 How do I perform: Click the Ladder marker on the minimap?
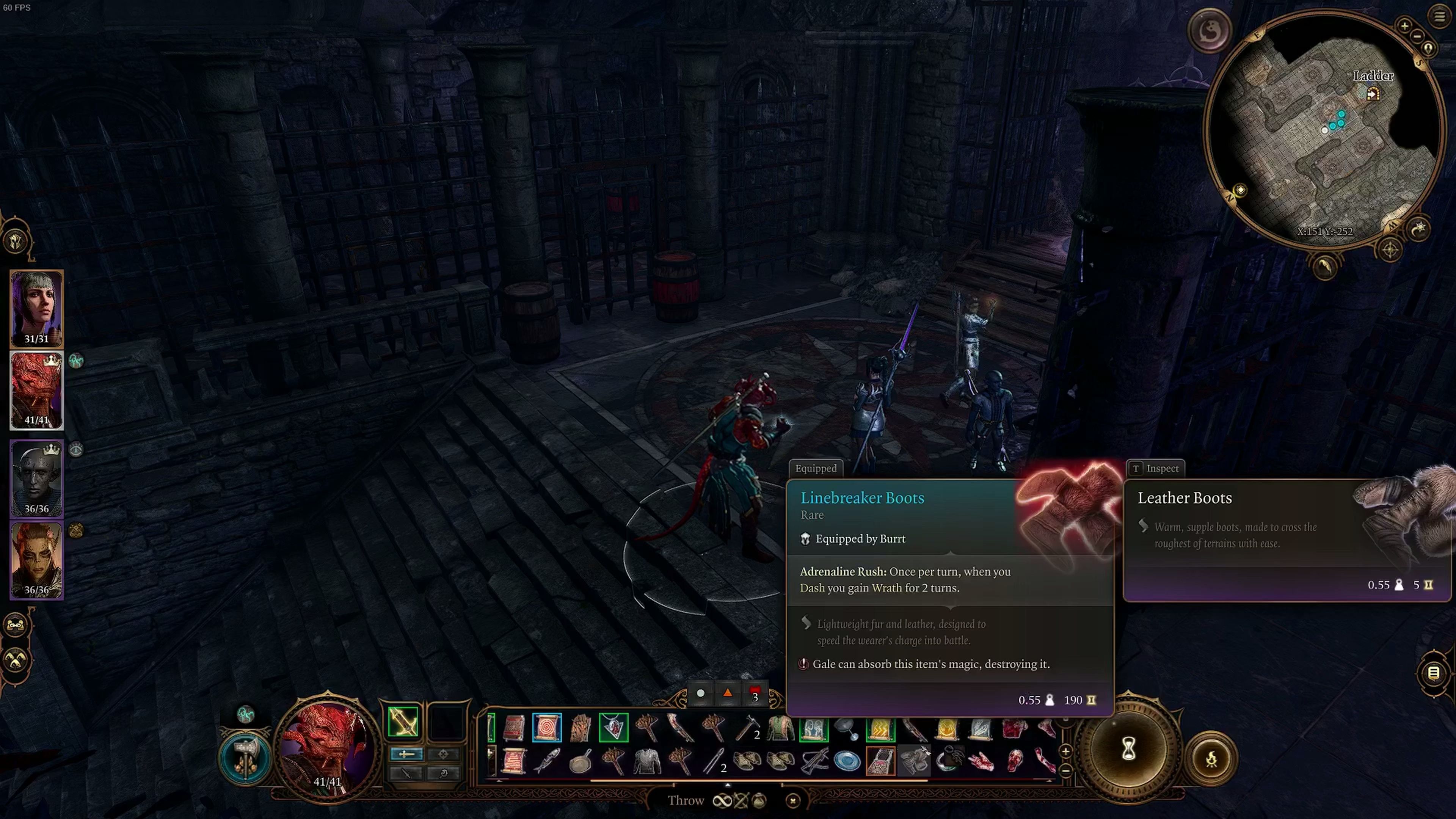[1373, 94]
